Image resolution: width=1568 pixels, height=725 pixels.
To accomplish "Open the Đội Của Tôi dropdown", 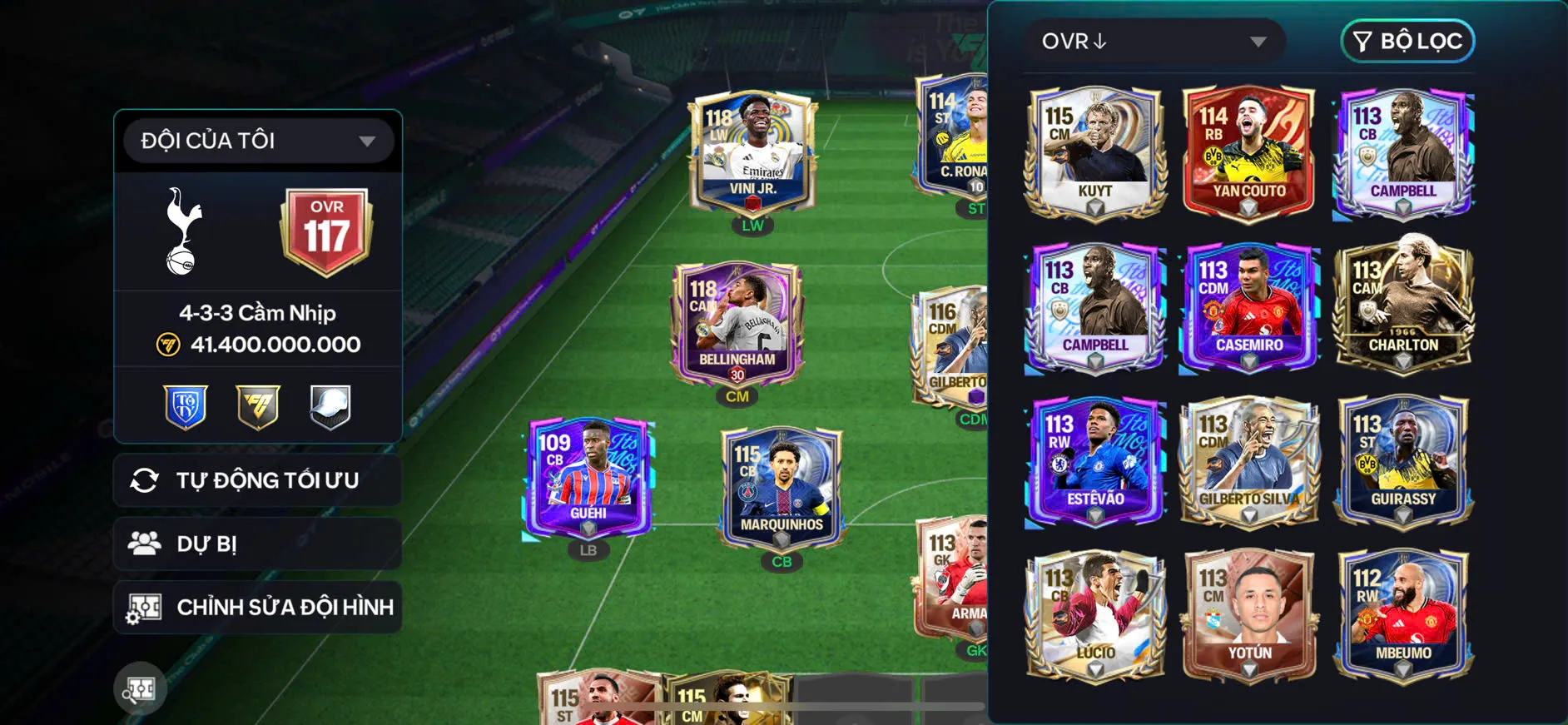I will tap(256, 140).
